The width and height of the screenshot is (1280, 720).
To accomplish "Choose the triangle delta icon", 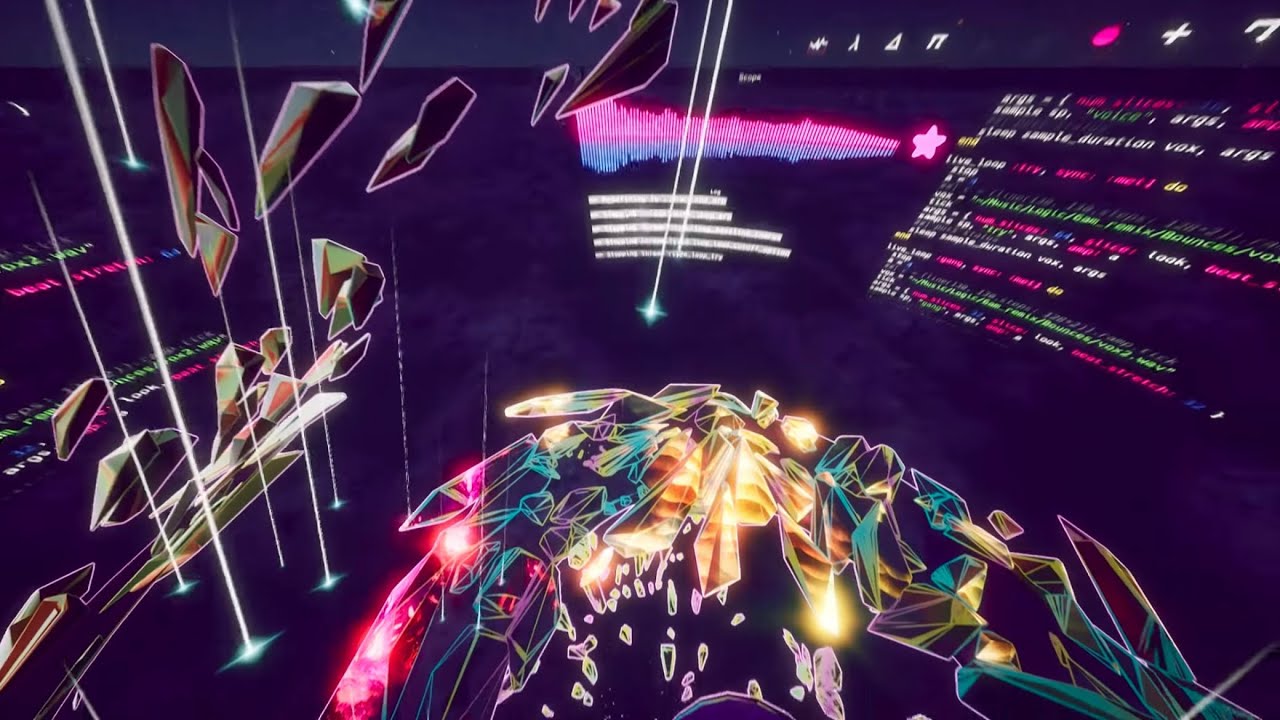I will pos(893,42).
